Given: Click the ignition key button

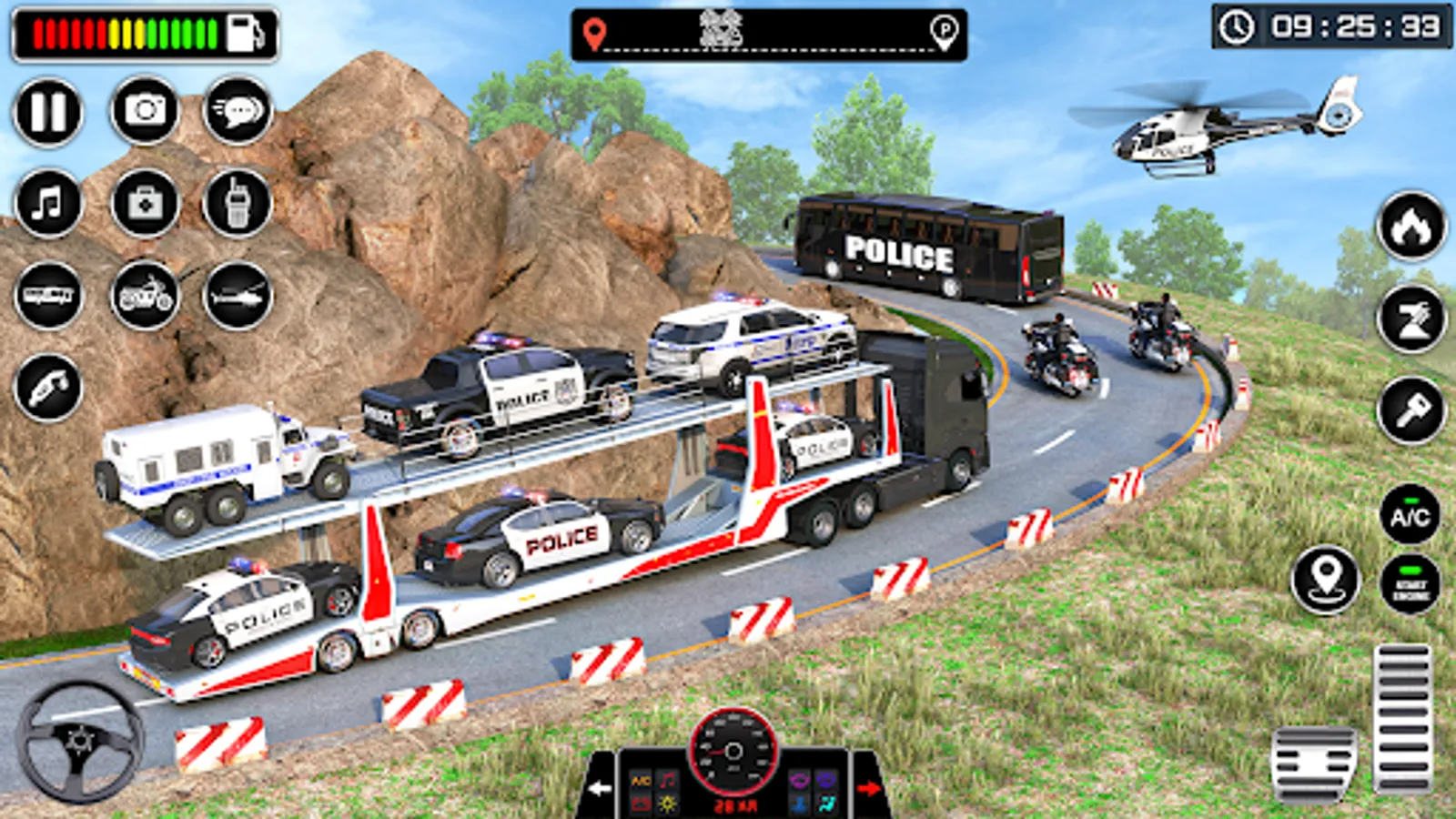Looking at the screenshot, I should pos(1411,411).
